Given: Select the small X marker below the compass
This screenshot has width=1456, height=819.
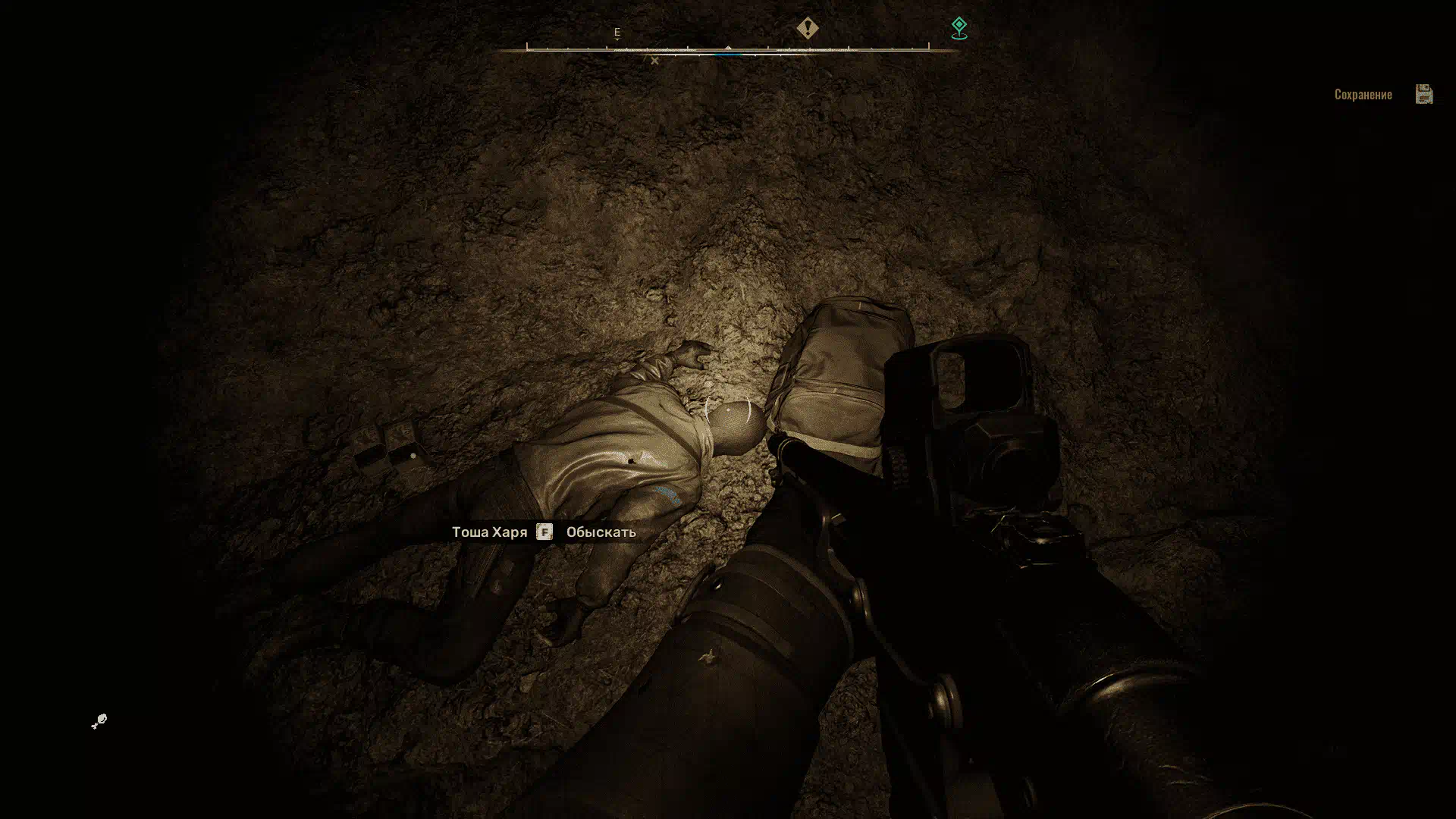Looking at the screenshot, I should coord(654,61).
